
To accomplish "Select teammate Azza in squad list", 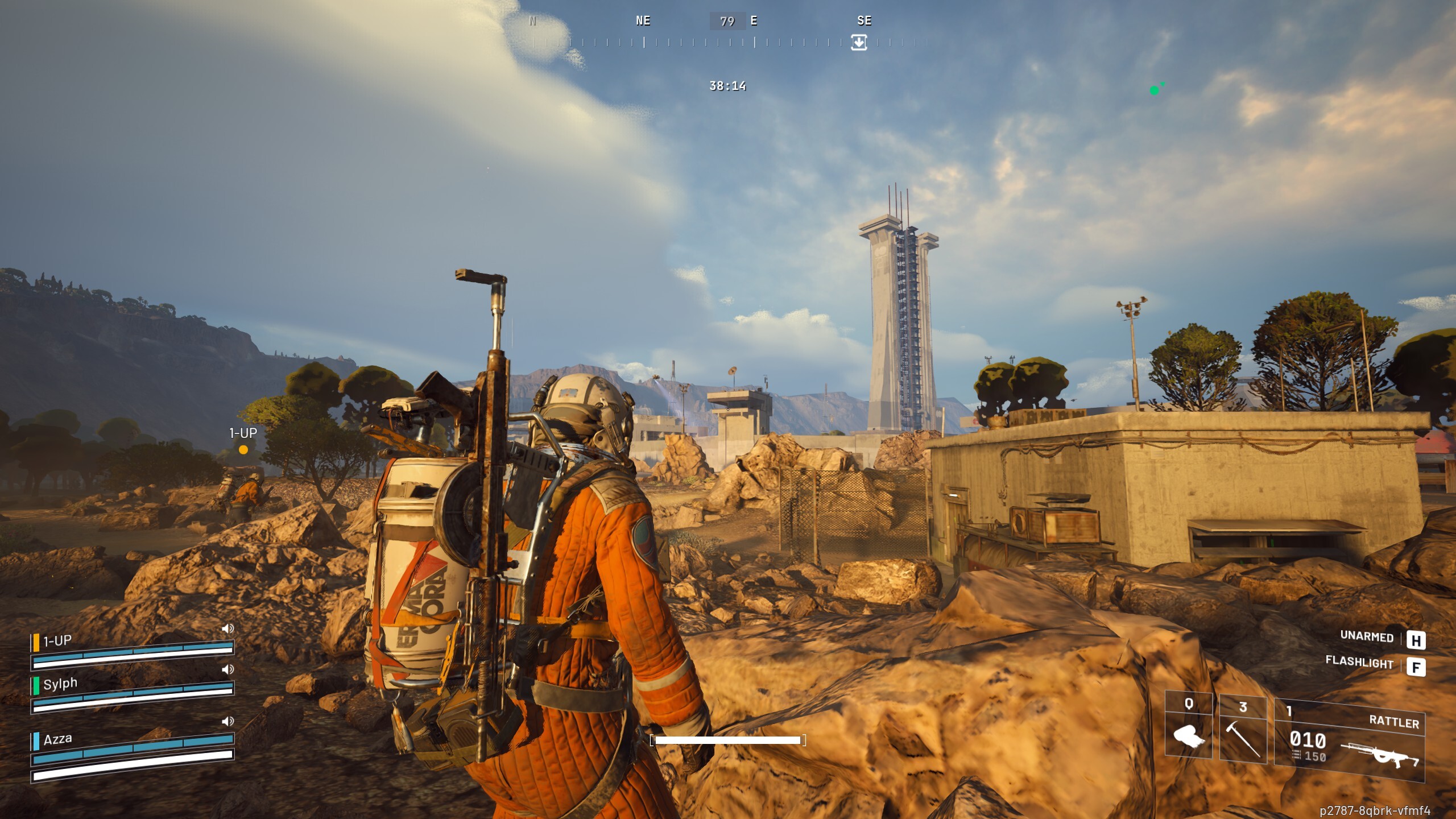I will pos(57,739).
